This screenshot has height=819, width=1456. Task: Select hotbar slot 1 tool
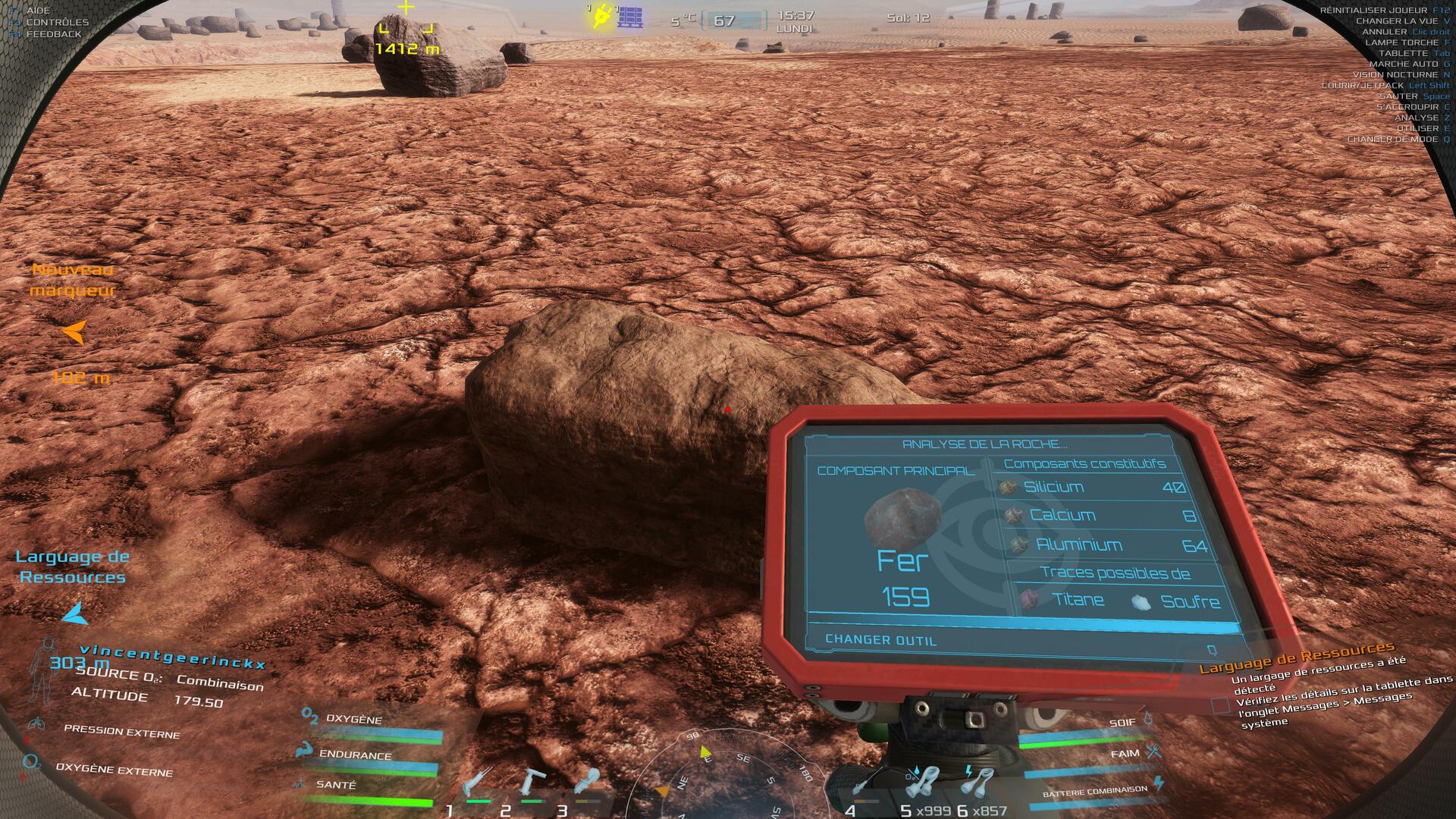[476, 785]
